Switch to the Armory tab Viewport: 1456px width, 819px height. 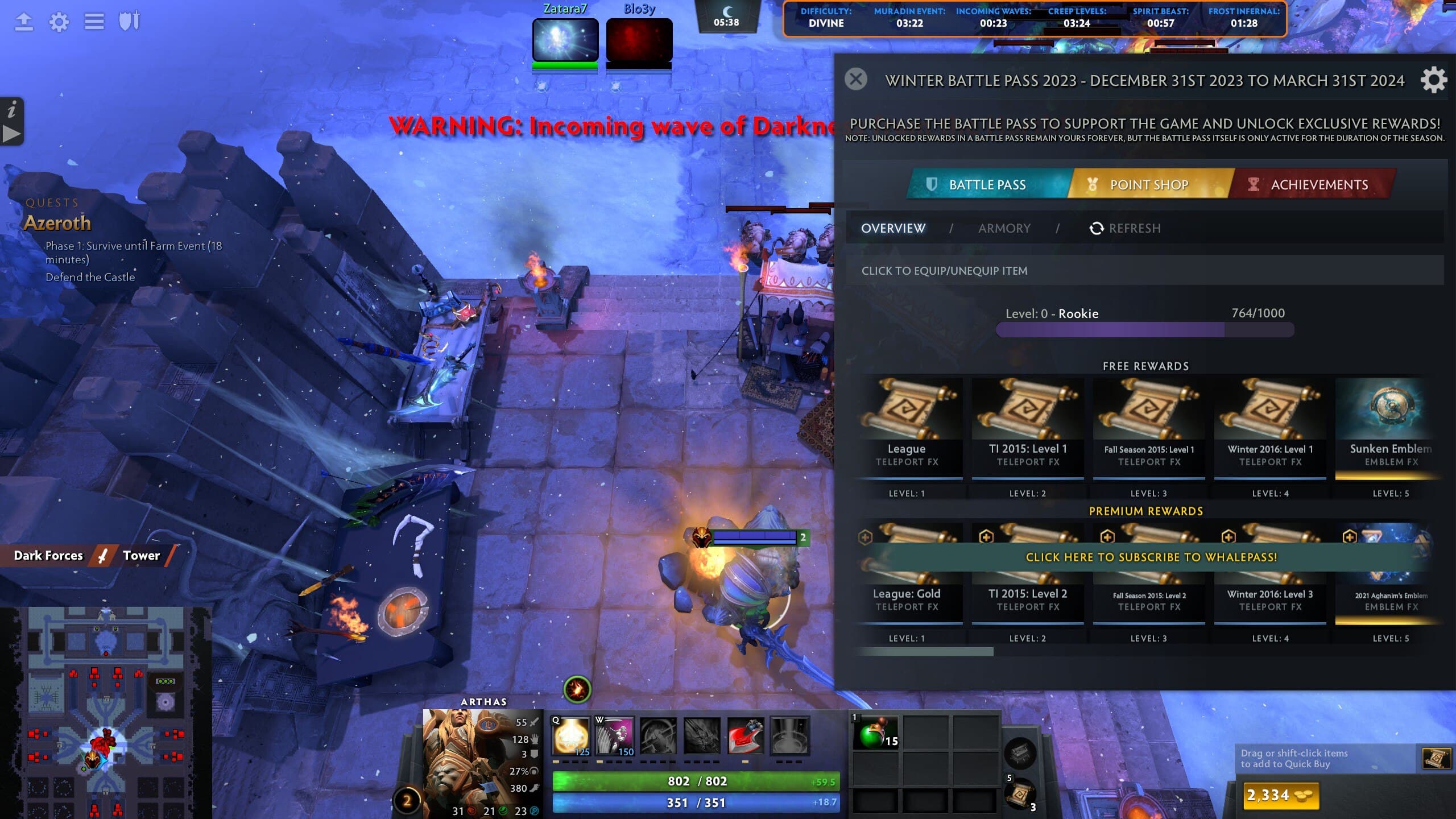click(x=1004, y=228)
